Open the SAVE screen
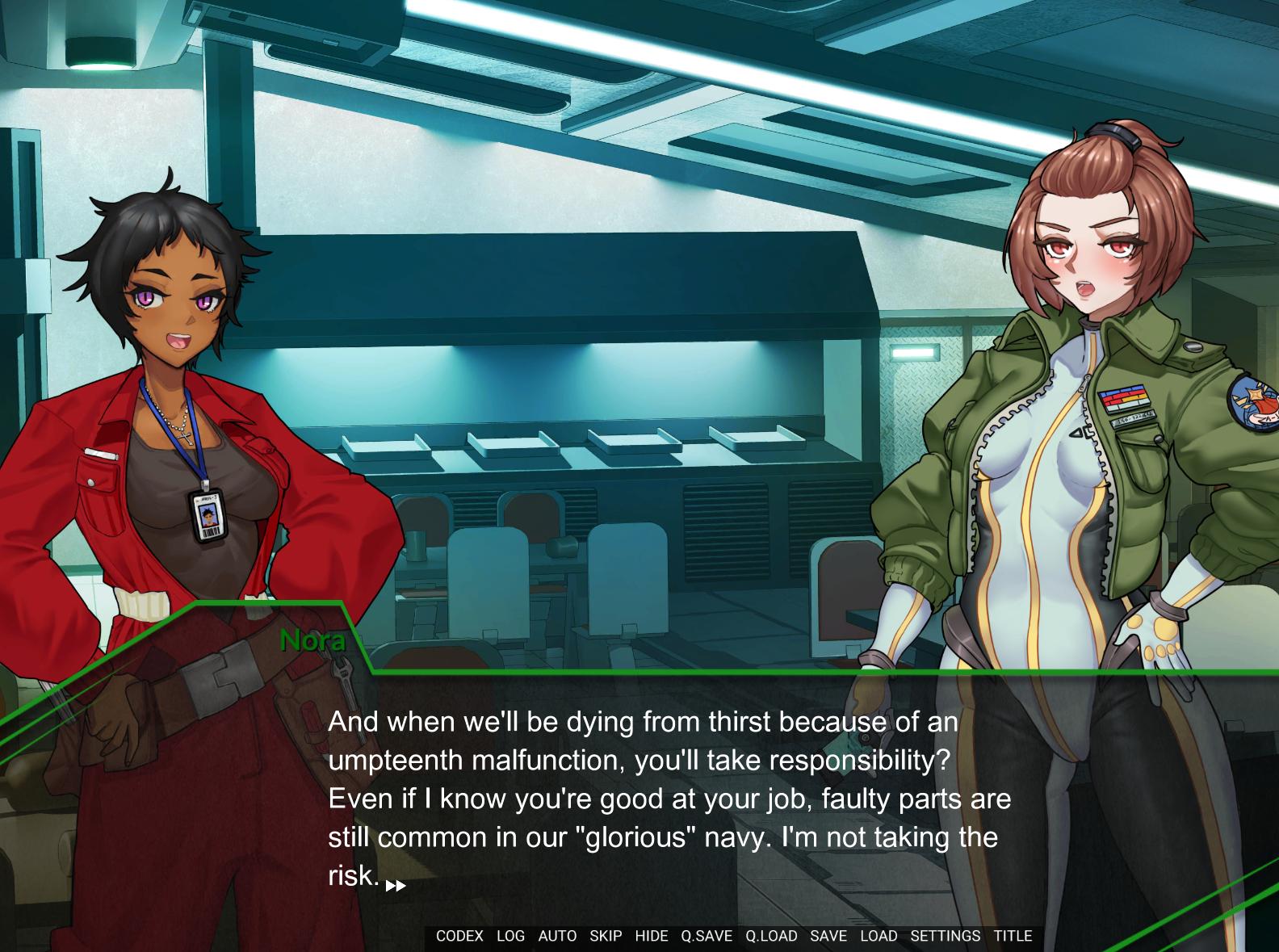This screenshot has height=952, width=1279. coord(828,936)
